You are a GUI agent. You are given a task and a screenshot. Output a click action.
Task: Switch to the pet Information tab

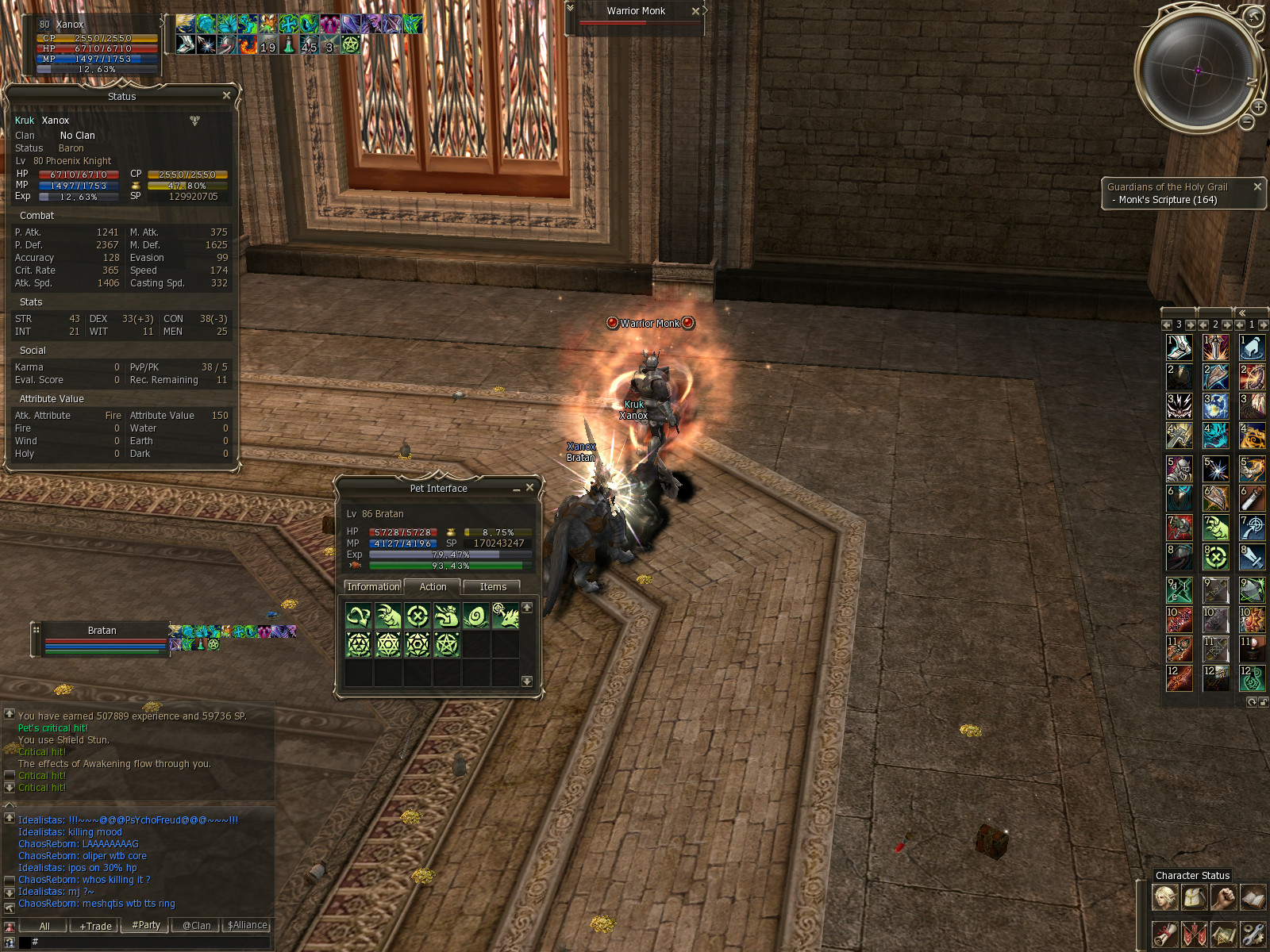(373, 587)
